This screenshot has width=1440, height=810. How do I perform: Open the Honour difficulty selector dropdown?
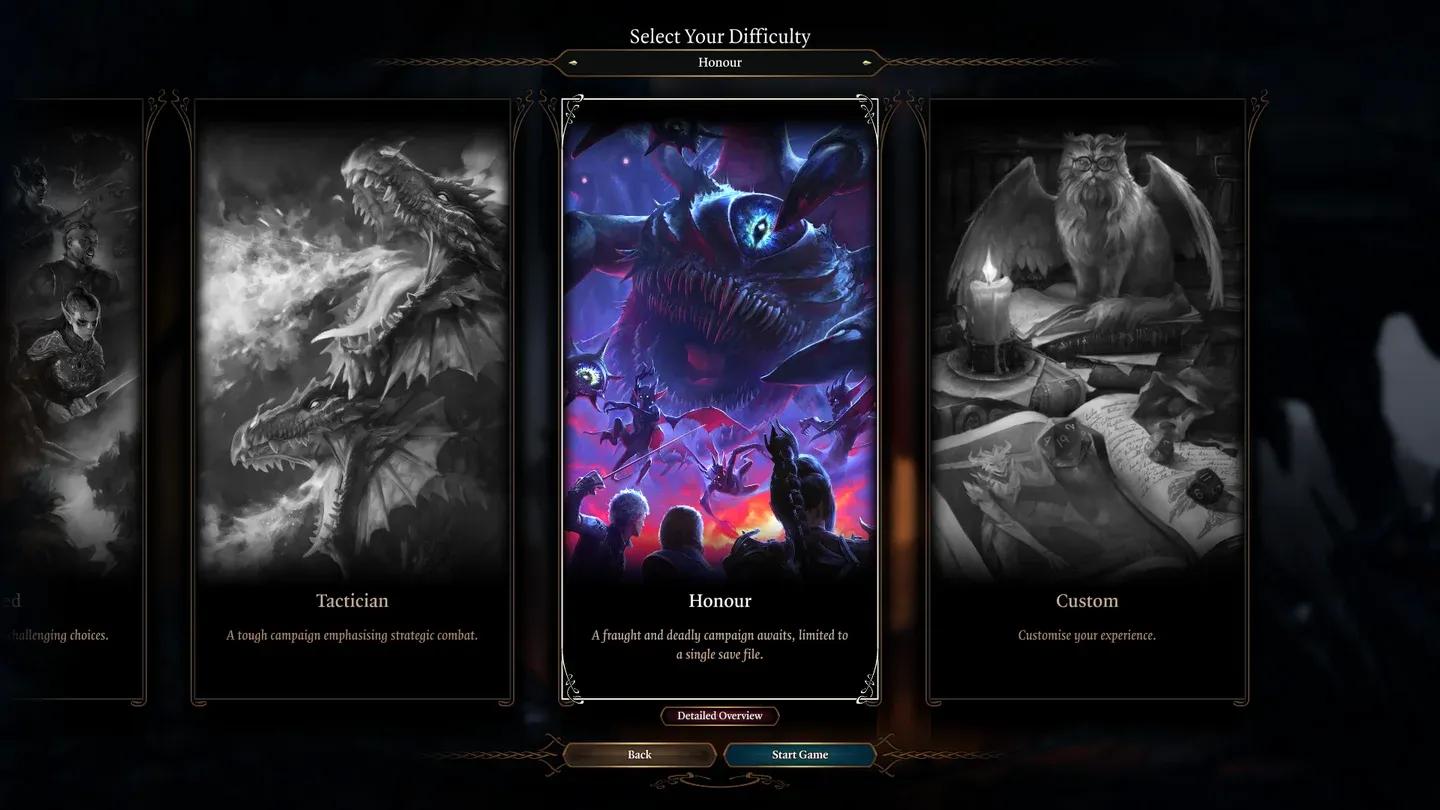(719, 62)
